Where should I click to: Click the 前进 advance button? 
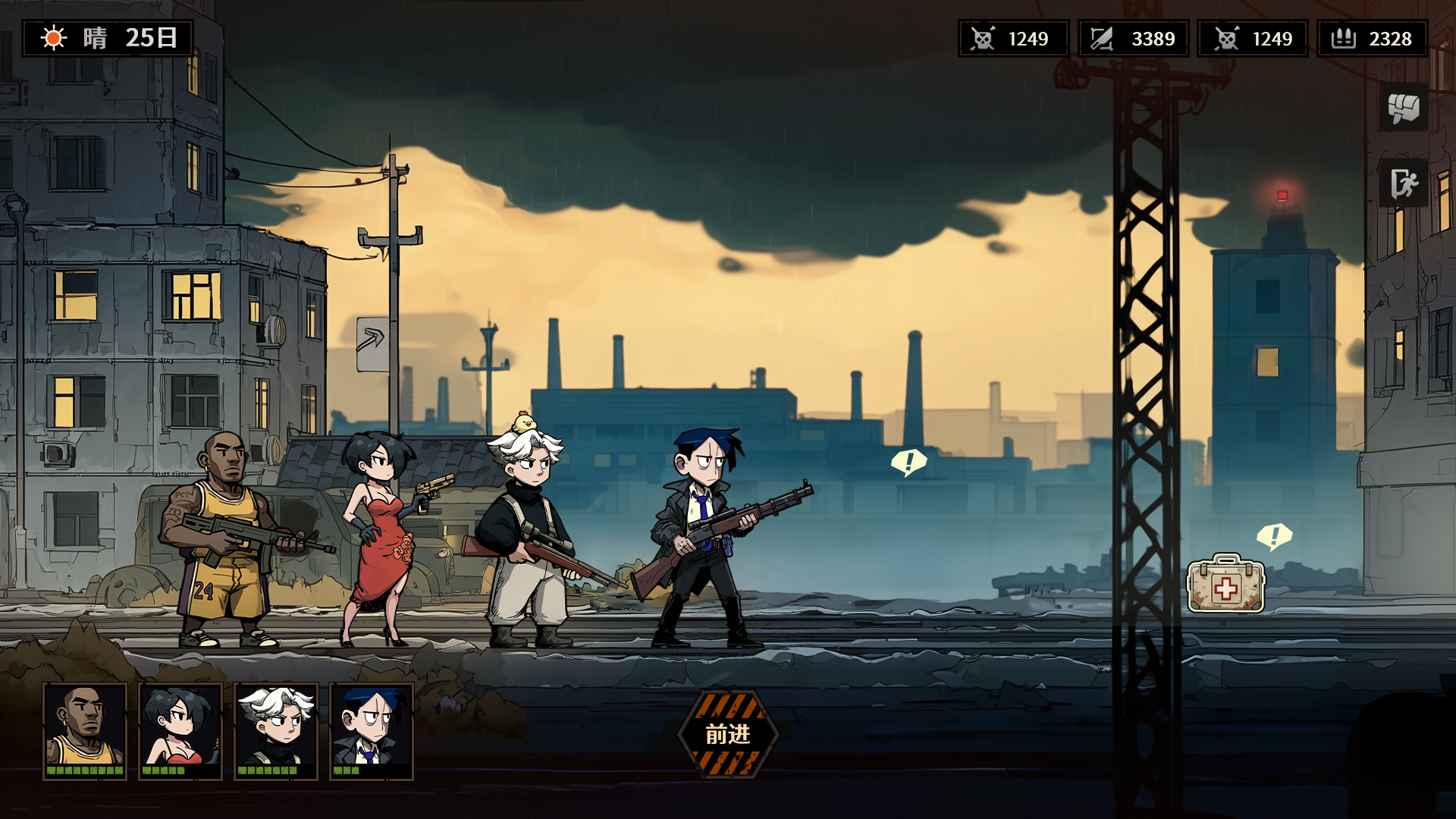coord(728,734)
